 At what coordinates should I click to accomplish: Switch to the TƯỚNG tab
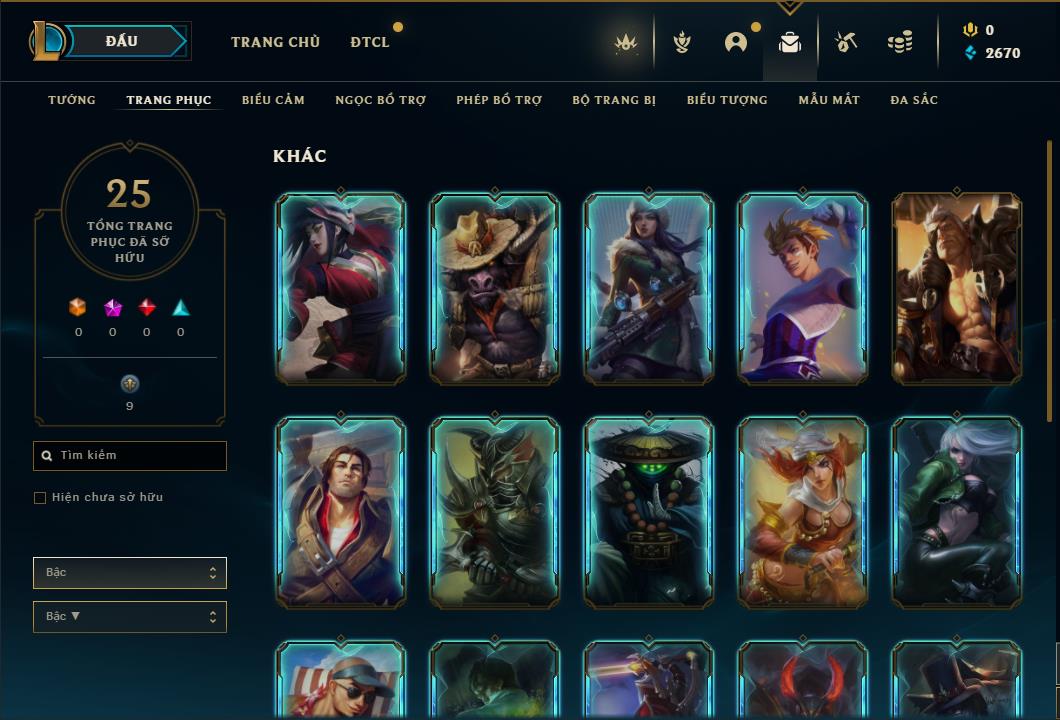point(72,100)
